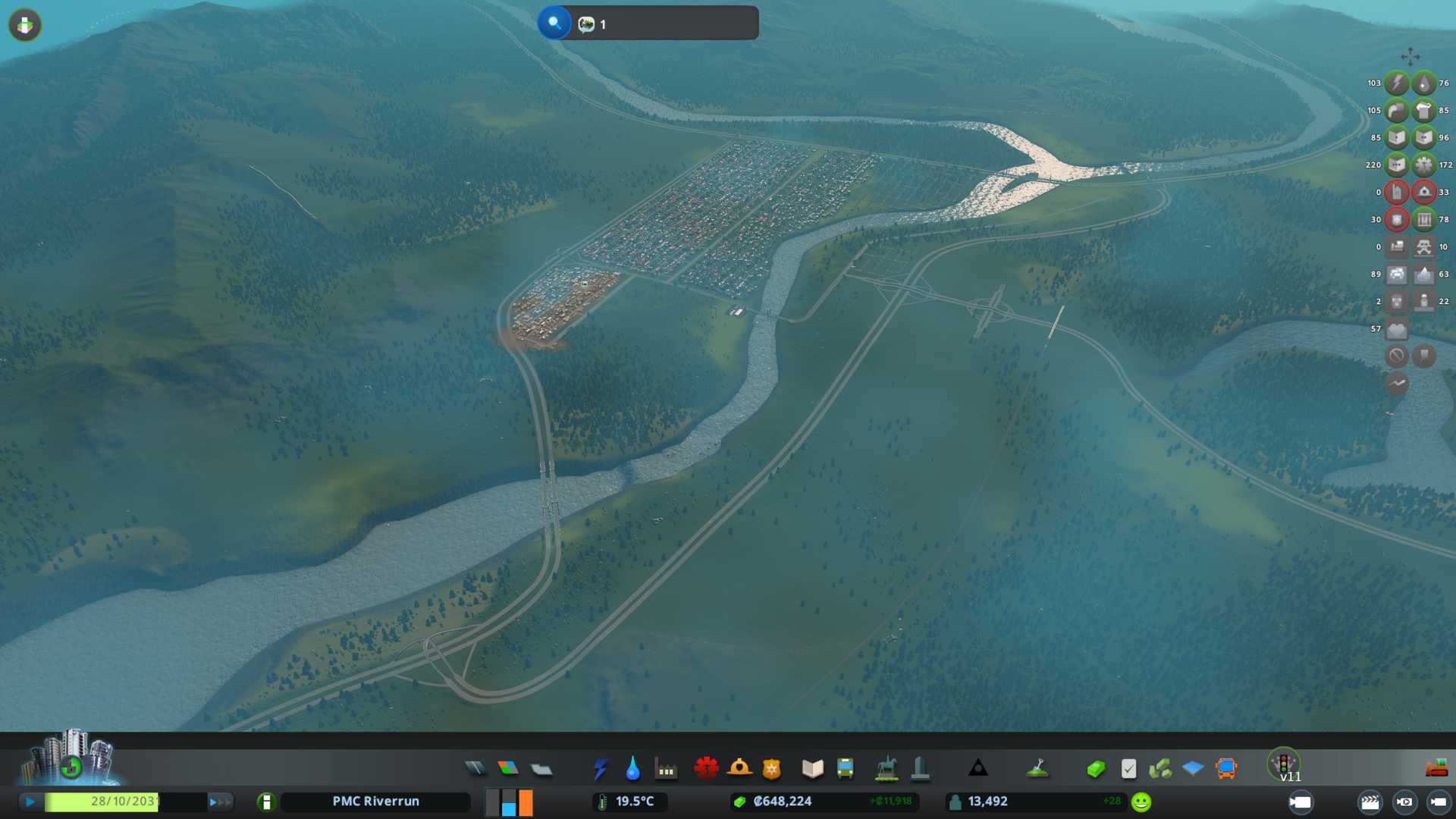This screenshot has height=819, width=1456.
Task: Click the search magnifier button
Action: [554, 23]
